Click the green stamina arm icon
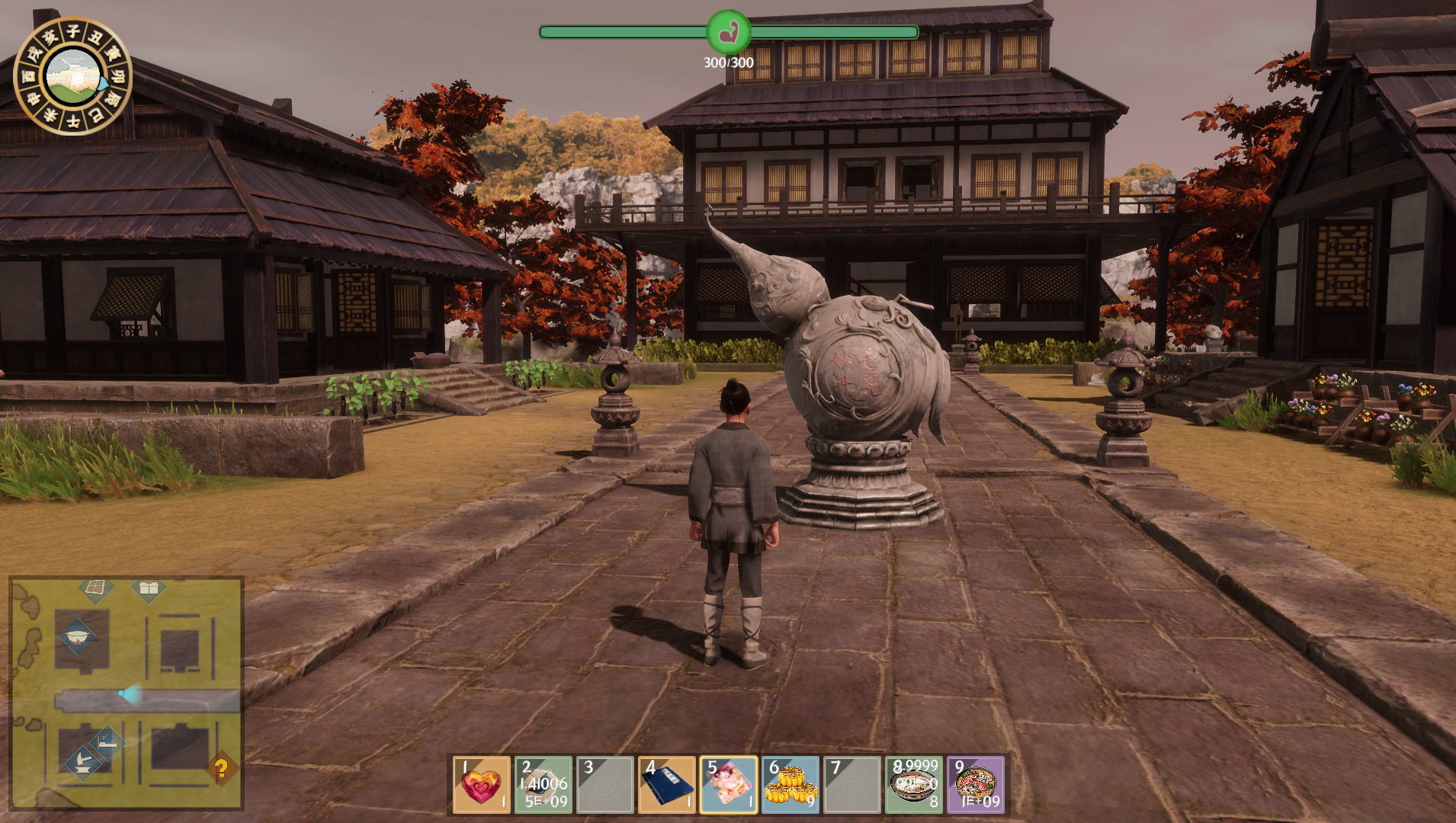The image size is (1456, 823). 728,32
